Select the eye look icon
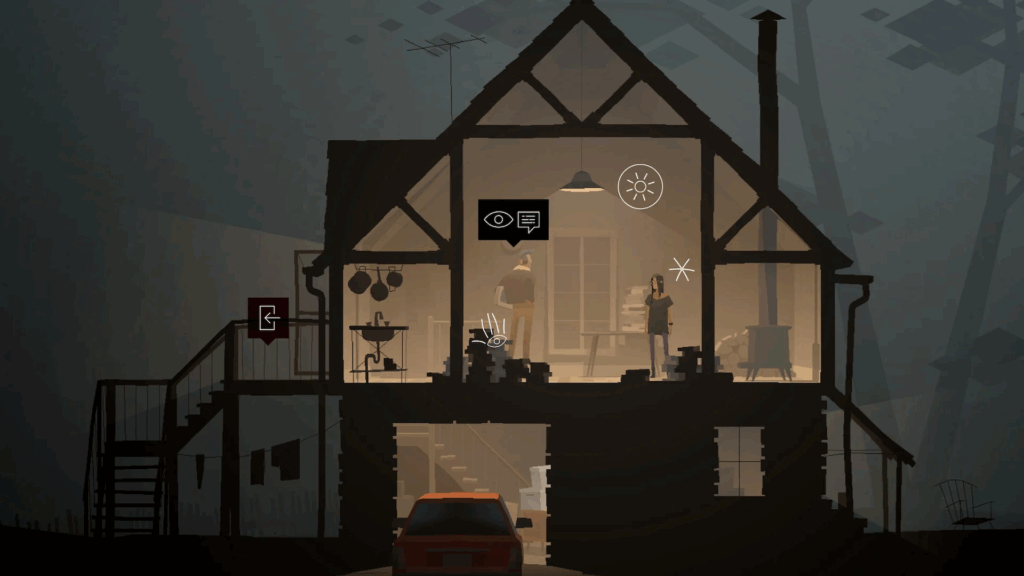1024x576 pixels. click(x=497, y=219)
